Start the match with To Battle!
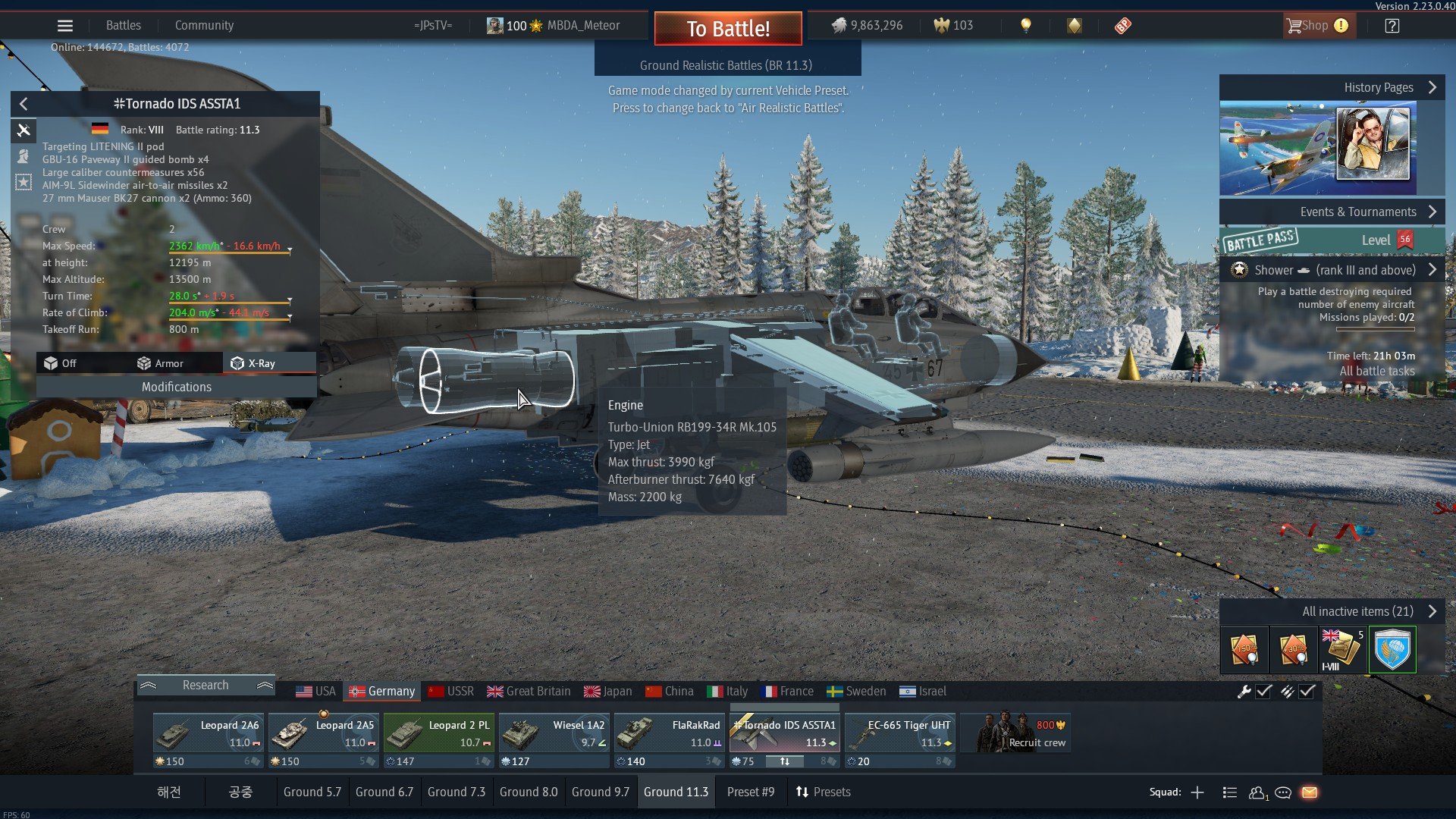1456x819 pixels. 728,29
